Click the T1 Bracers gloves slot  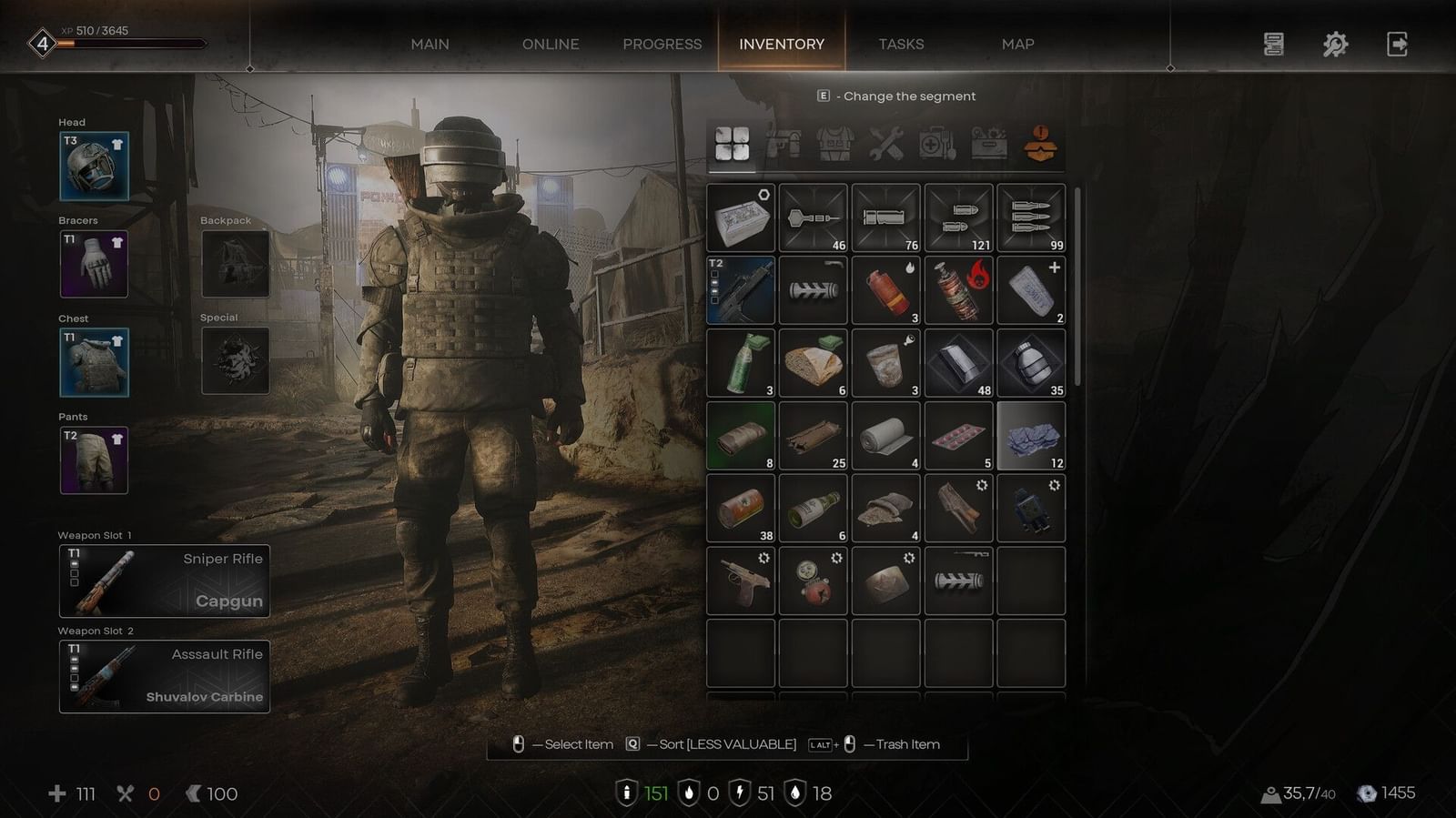94,264
